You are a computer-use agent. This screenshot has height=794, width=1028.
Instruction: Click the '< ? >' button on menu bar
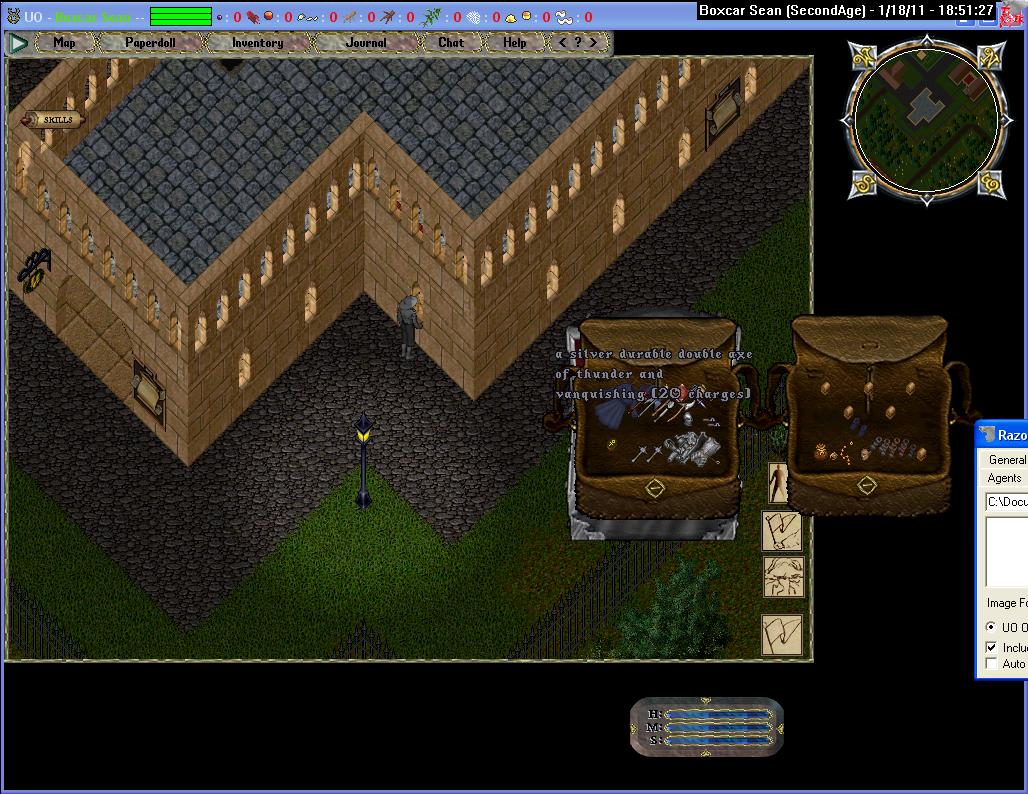coord(578,43)
